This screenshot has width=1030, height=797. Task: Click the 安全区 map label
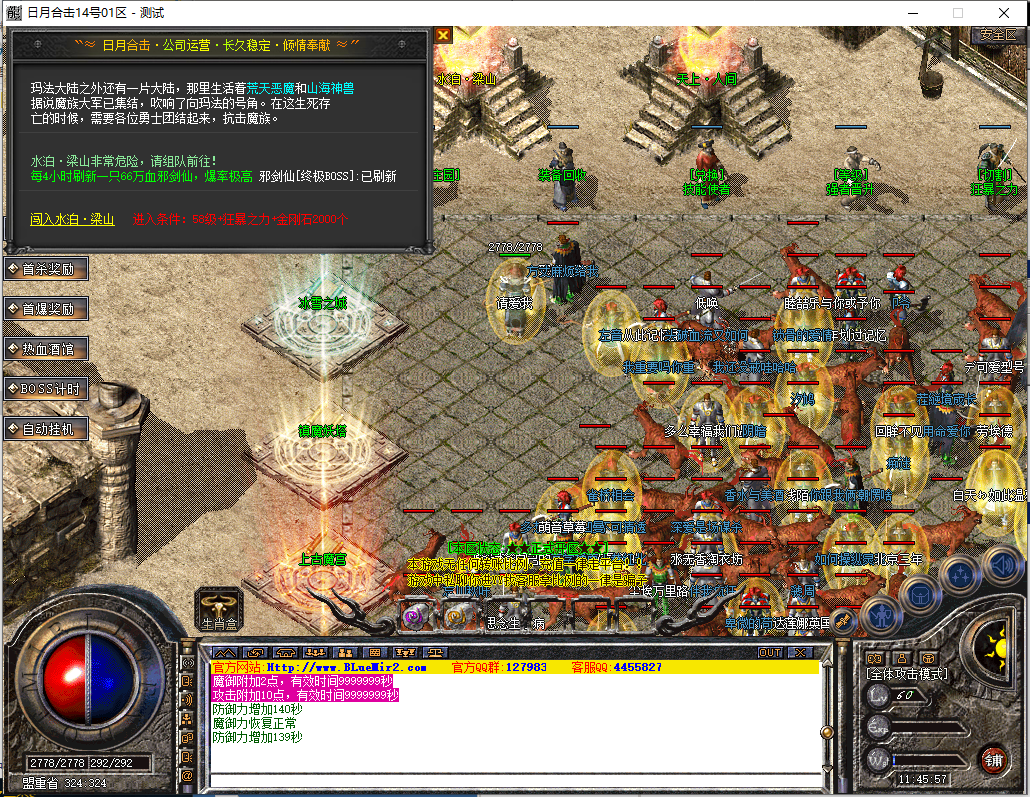pyautogui.click(x=996, y=34)
